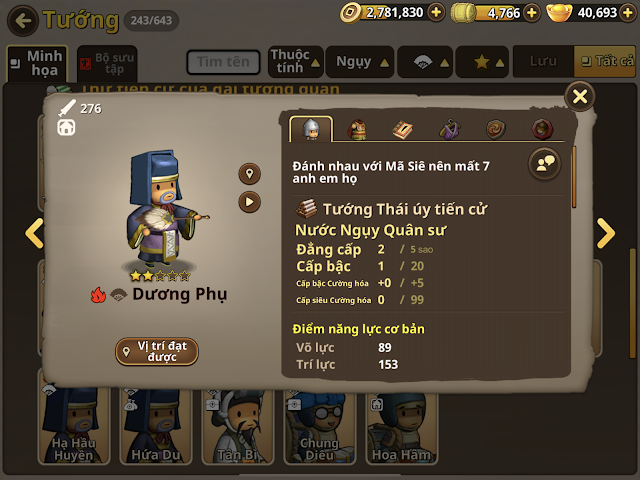640x480 pixels.
Task: Show the next general with the right arrow
Action: pyautogui.click(x=606, y=233)
